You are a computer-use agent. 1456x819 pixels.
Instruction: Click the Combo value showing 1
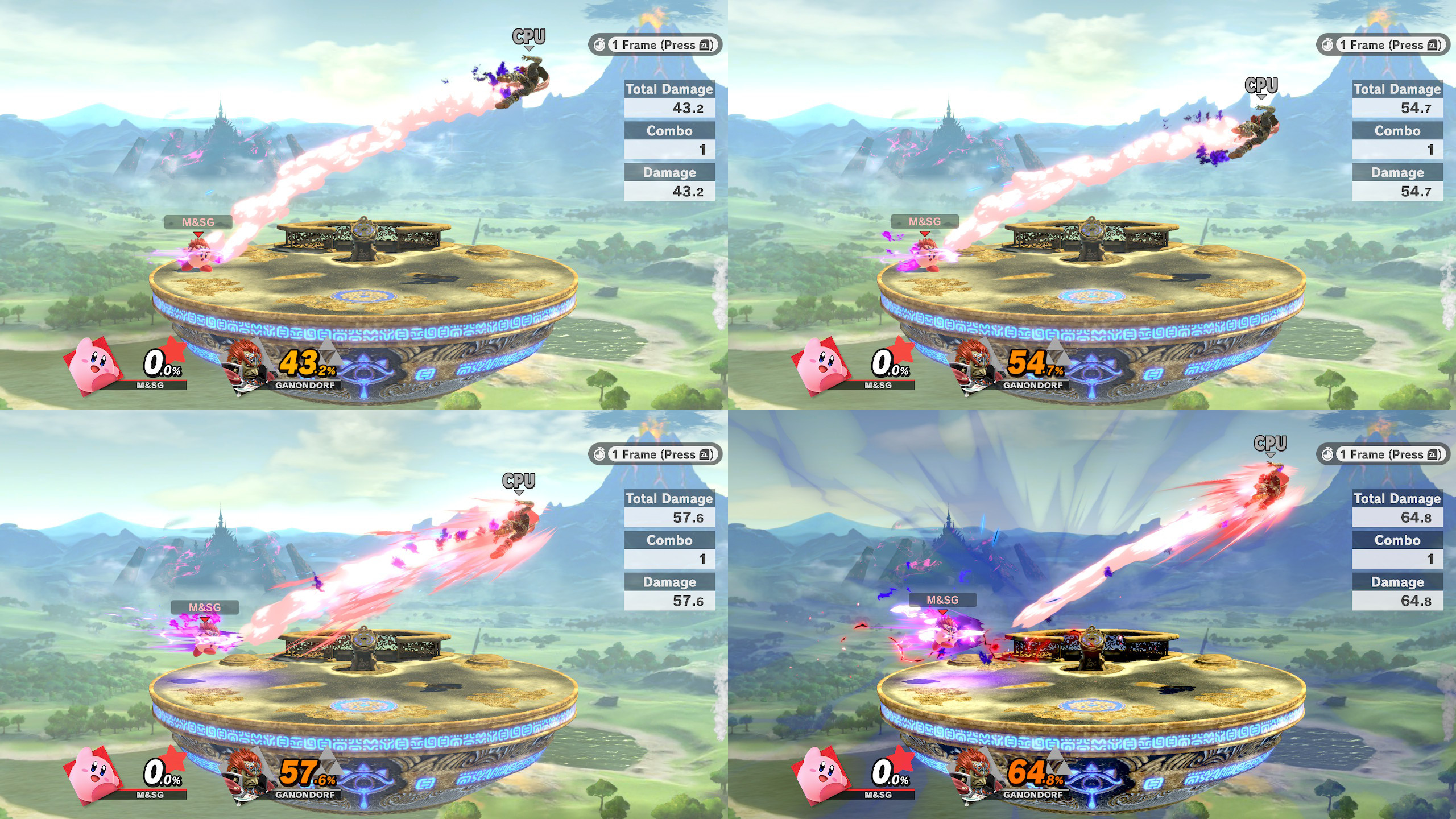pyautogui.click(x=704, y=149)
